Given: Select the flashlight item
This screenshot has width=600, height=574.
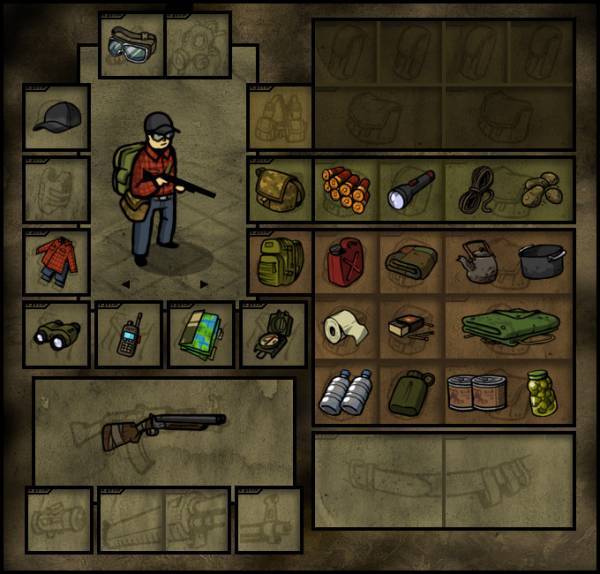Looking at the screenshot, I should click(x=411, y=188).
